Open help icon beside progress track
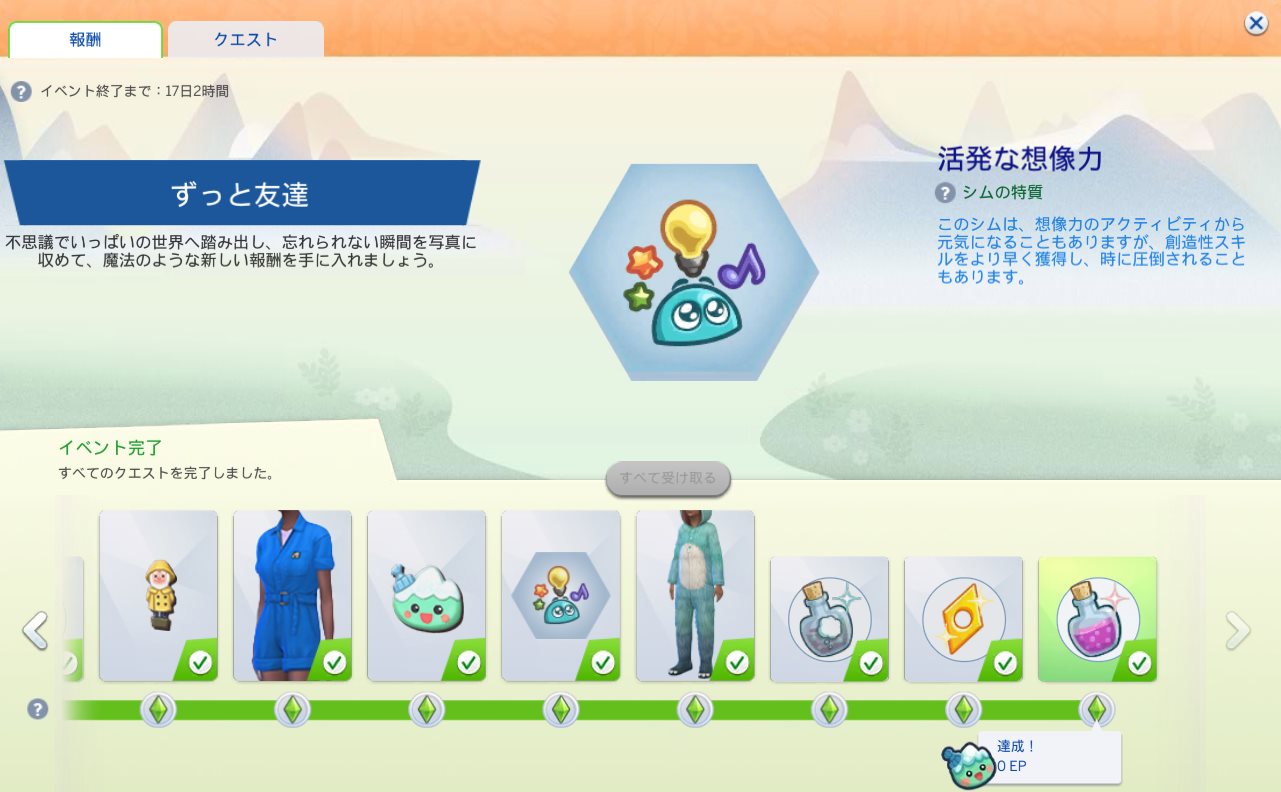 37,709
